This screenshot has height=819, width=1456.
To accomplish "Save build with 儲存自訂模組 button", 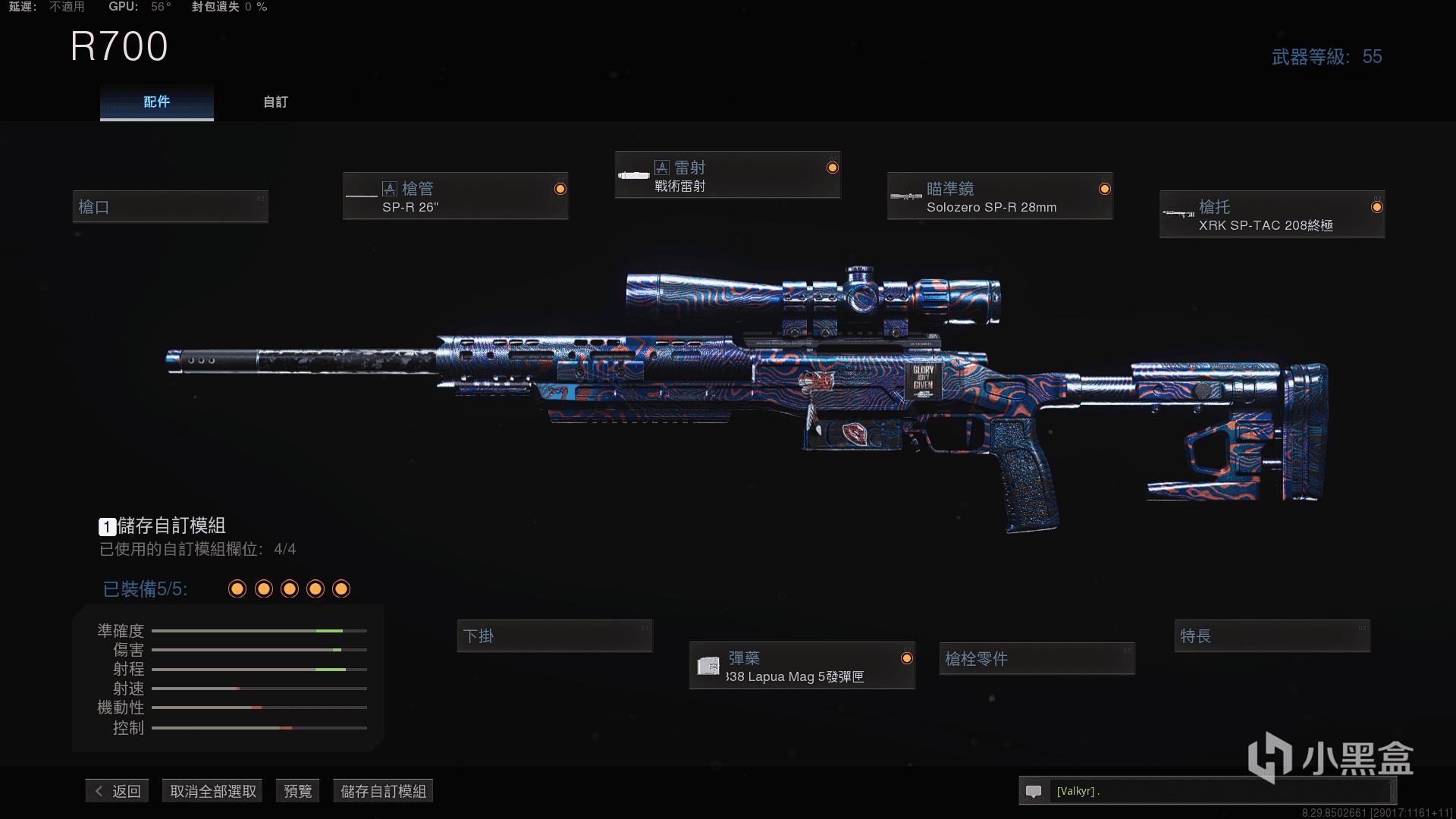I will pyautogui.click(x=383, y=791).
